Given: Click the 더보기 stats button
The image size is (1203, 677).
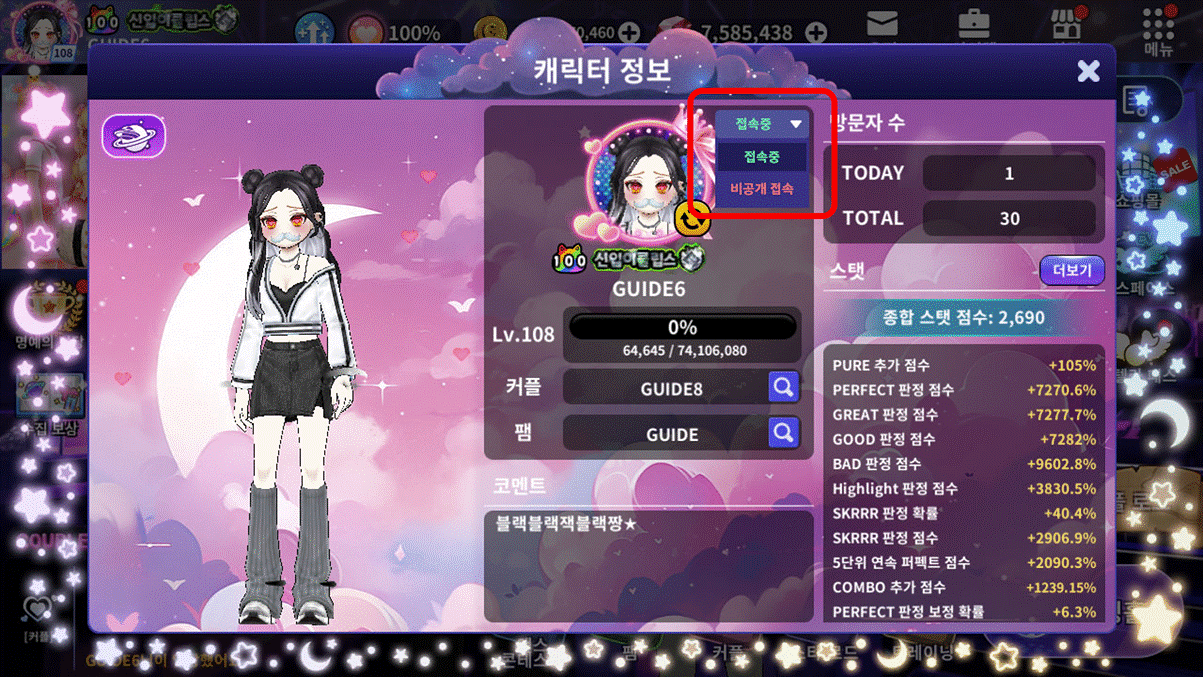Looking at the screenshot, I should [1071, 270].
